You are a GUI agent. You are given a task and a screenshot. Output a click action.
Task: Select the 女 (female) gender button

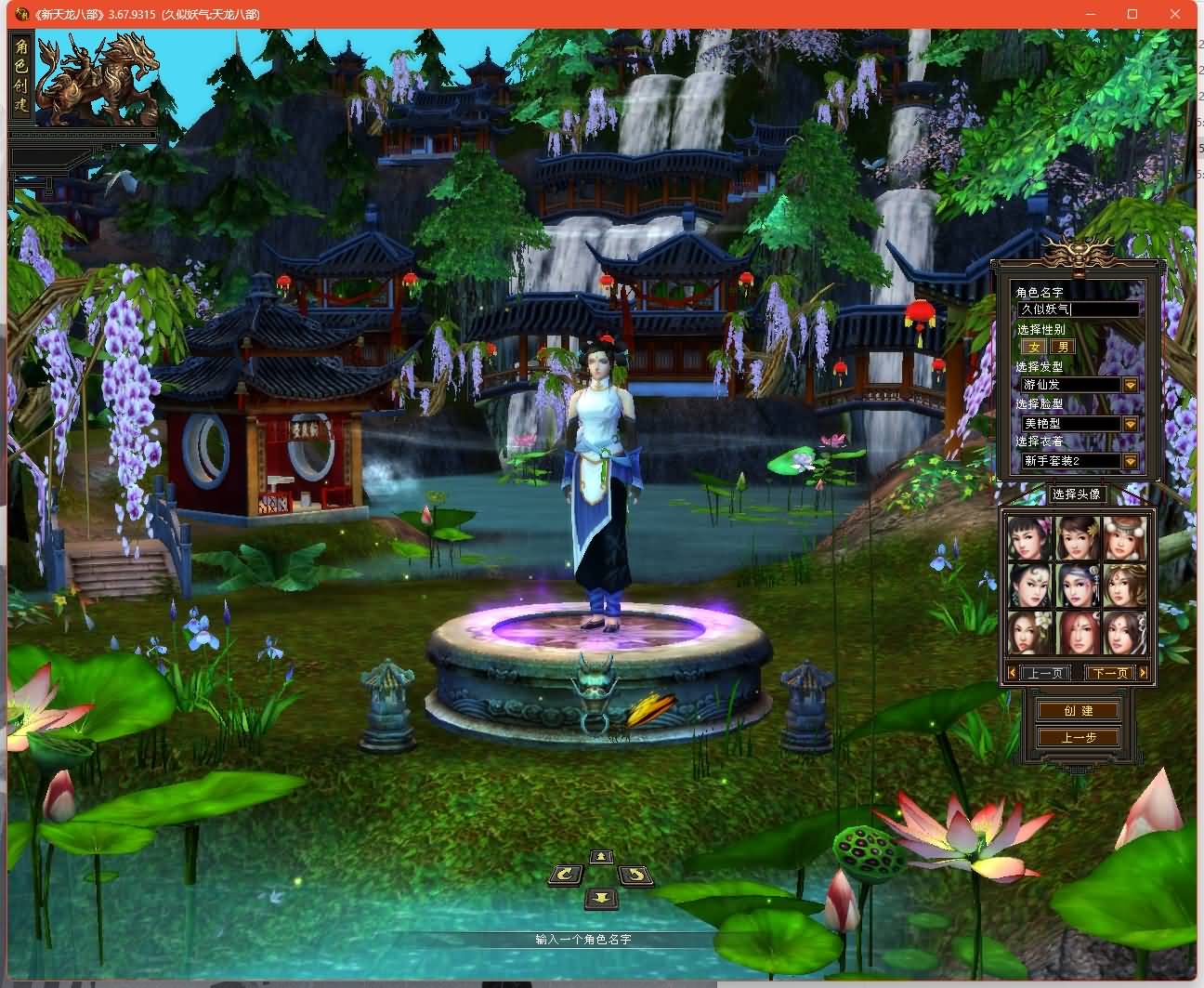coord(1034,347)
